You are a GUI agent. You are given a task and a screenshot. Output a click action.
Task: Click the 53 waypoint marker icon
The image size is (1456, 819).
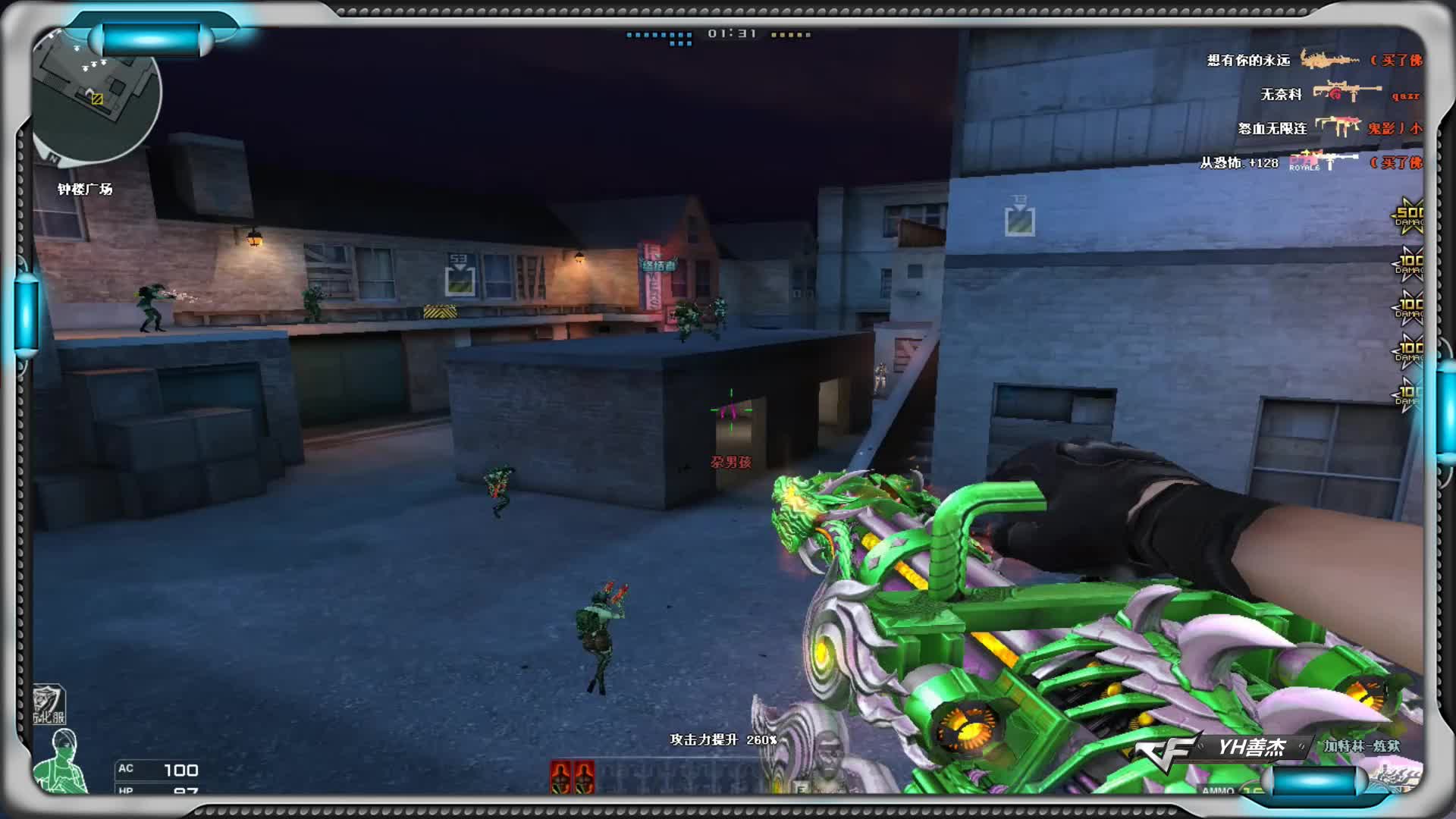point(460,275)
